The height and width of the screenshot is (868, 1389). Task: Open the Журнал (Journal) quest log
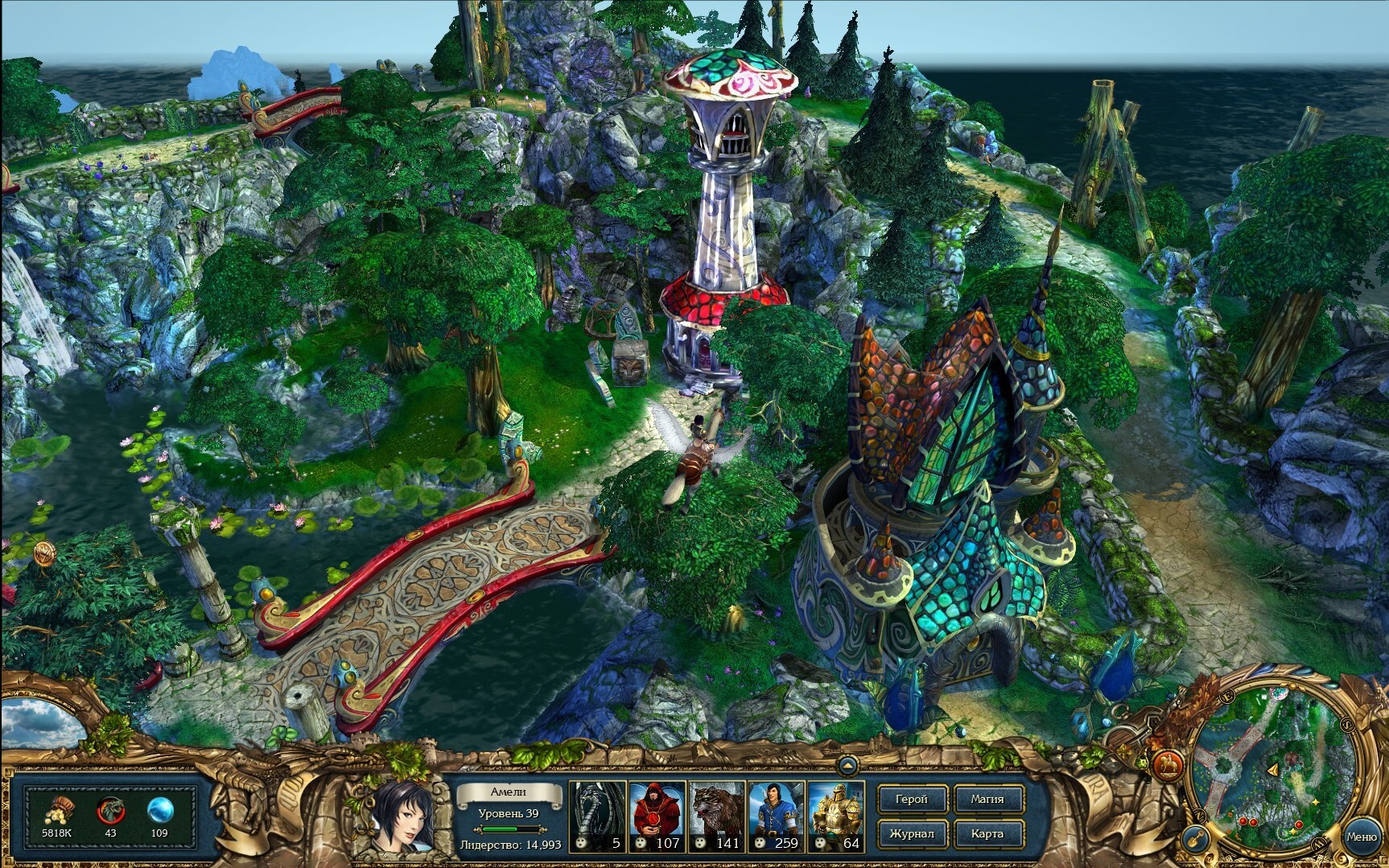coord(912,833)
